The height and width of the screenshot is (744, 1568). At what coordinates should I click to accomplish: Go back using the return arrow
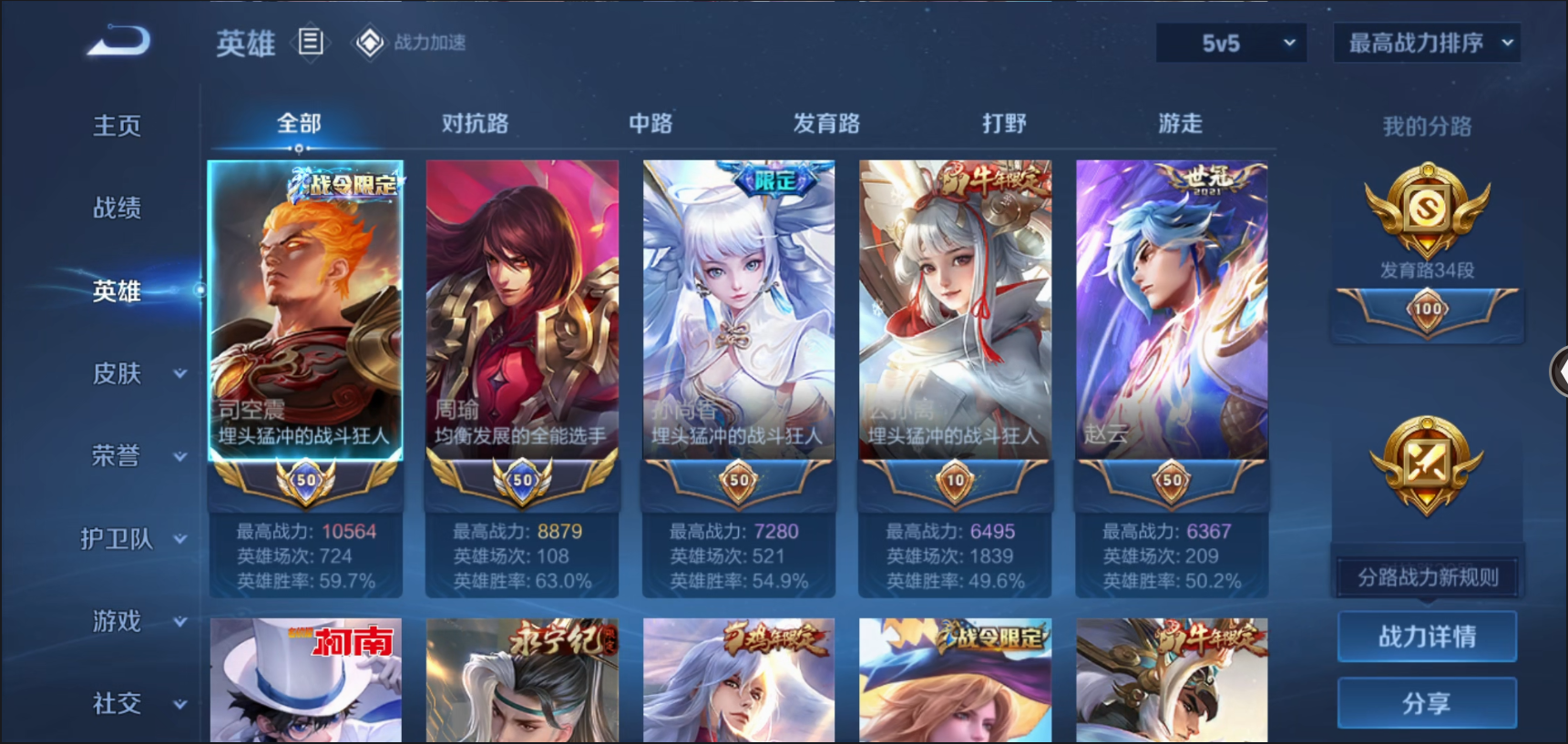coord(118,41)
